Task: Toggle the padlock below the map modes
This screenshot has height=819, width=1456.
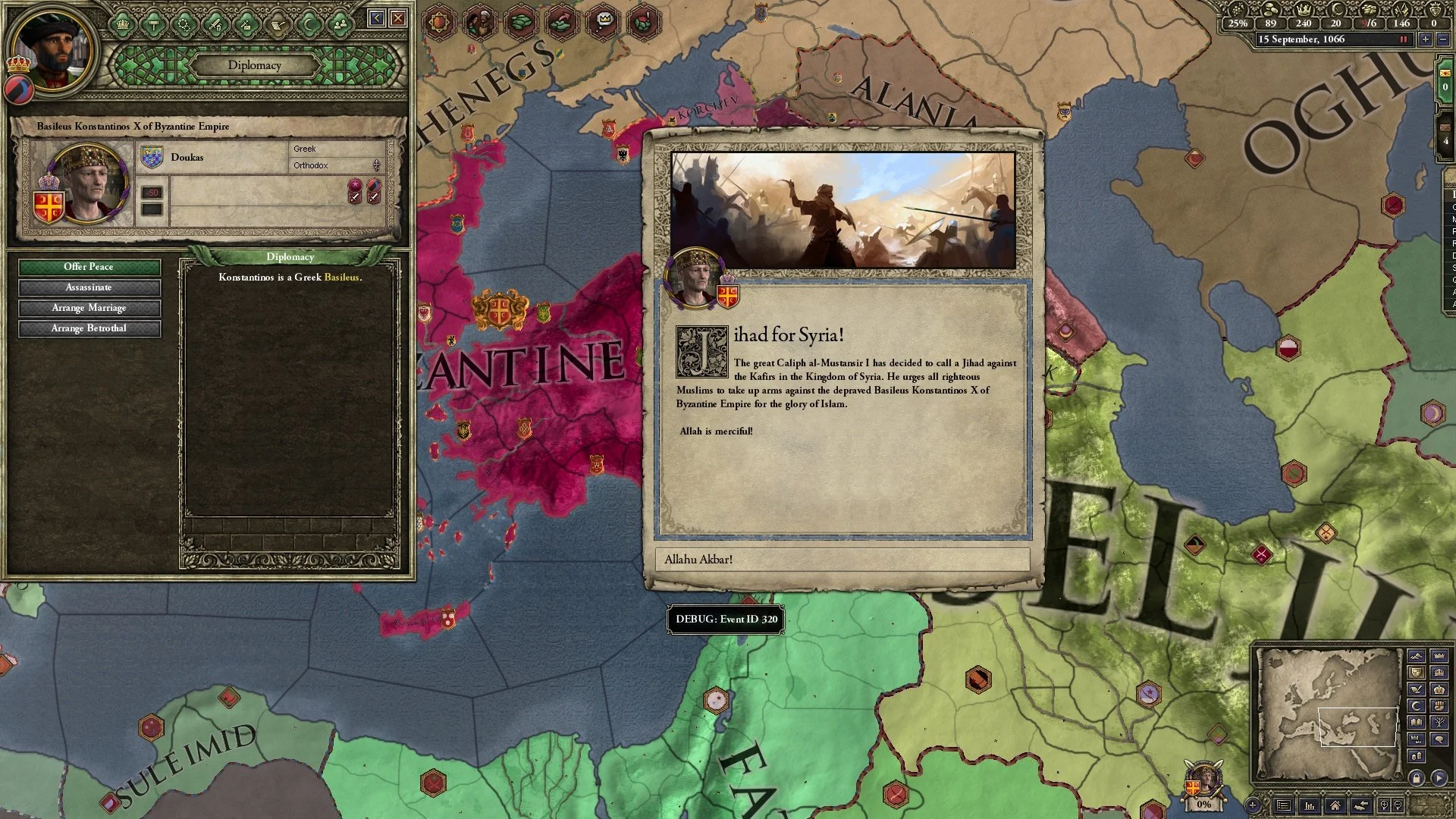Action: coord(1417,777)
